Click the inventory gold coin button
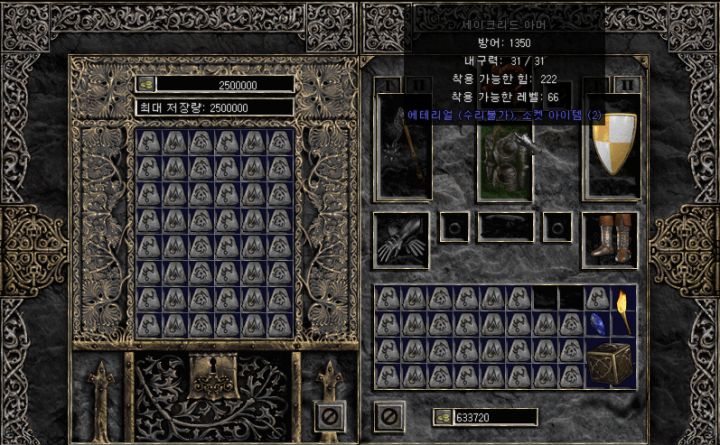This screenshot has height=445, width=720. 443,417
